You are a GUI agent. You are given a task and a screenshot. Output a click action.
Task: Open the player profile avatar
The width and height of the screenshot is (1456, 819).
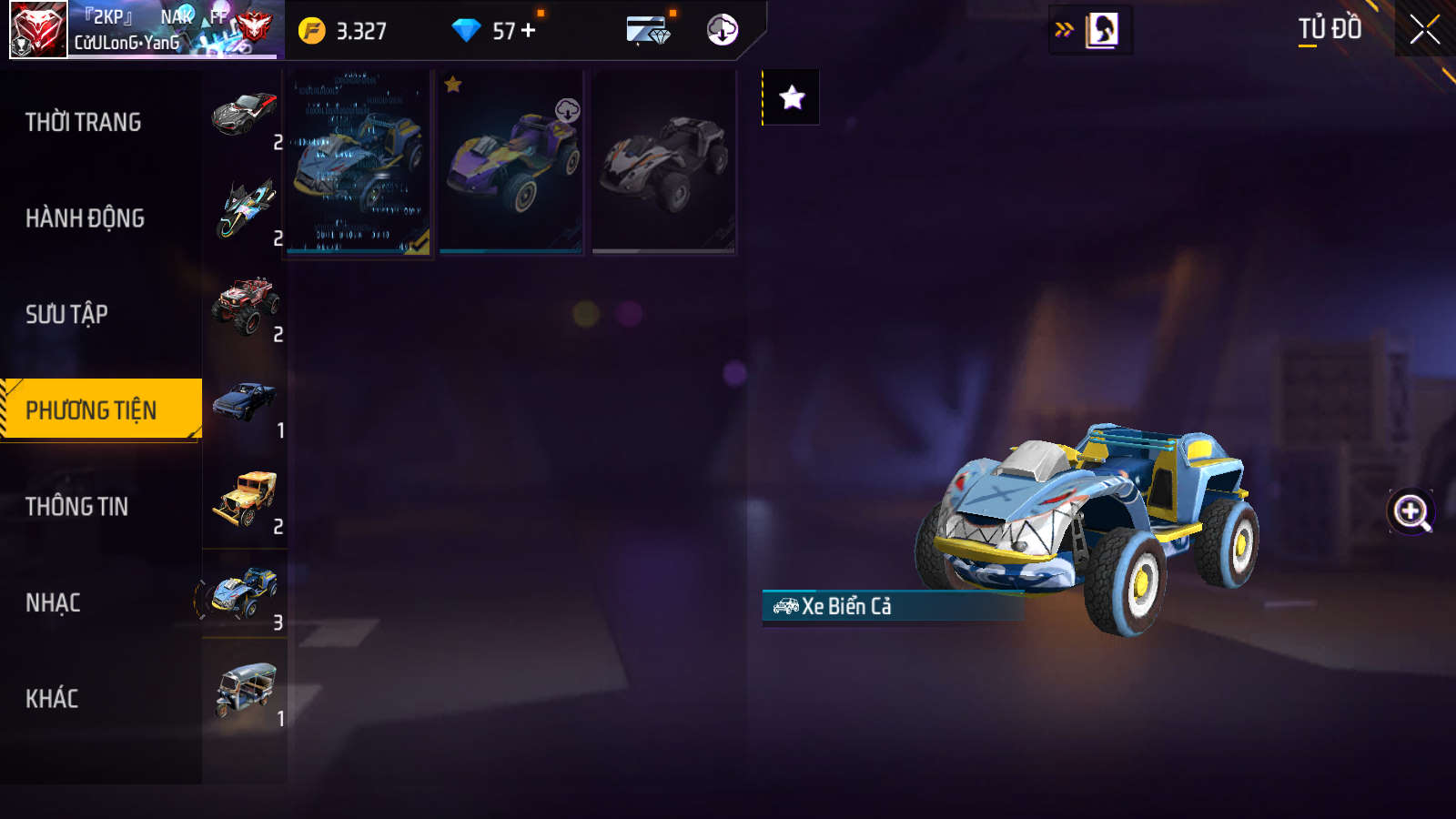pos(38,30)
